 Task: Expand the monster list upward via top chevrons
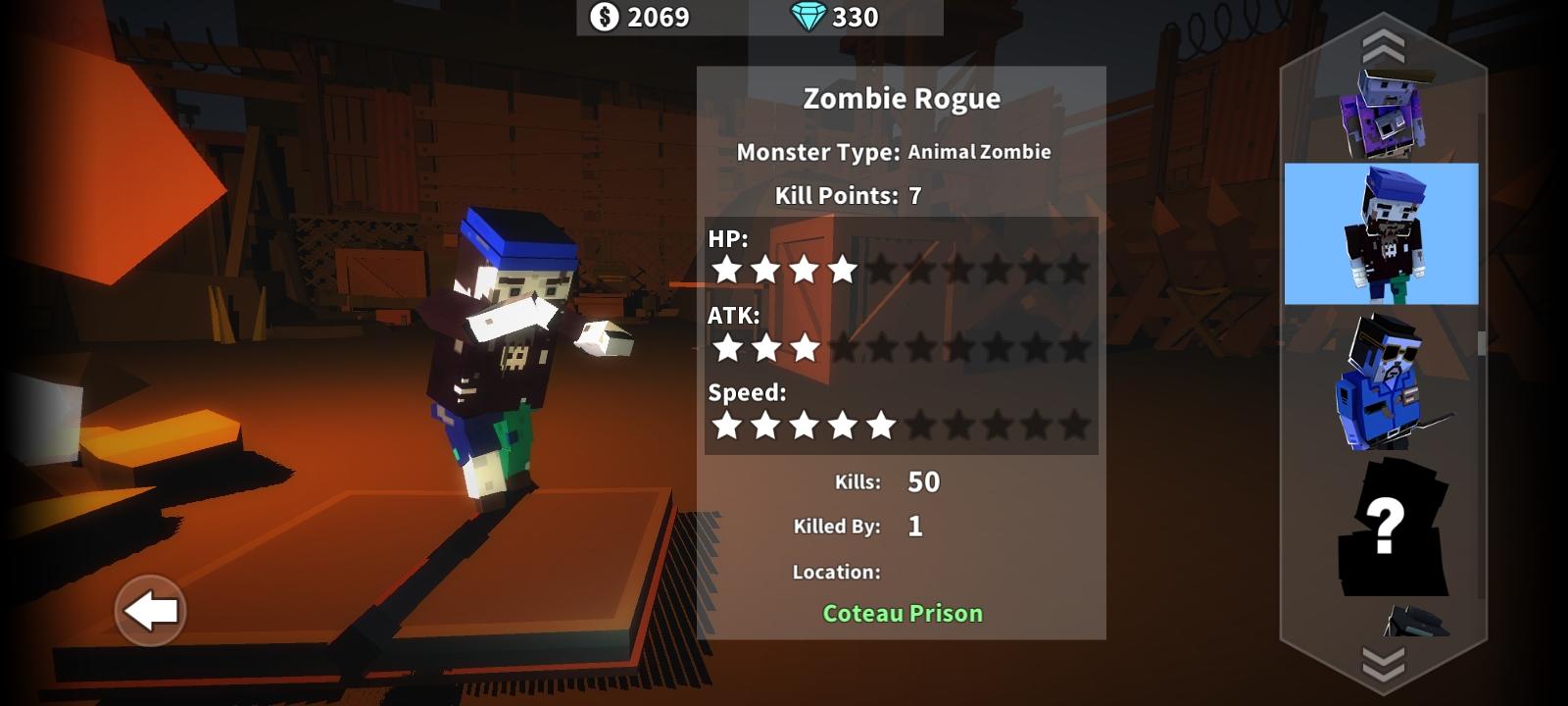pyautogui.click(x=1384, y=44)
